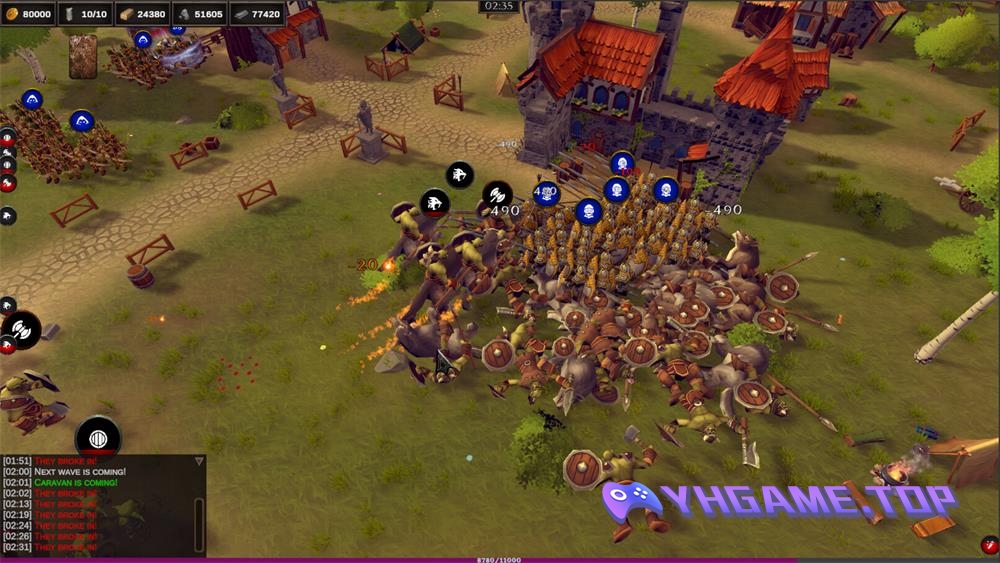Screen dimensions: 1000x563
Task: Select the brown unit portrait card
Action: point(83,56)
